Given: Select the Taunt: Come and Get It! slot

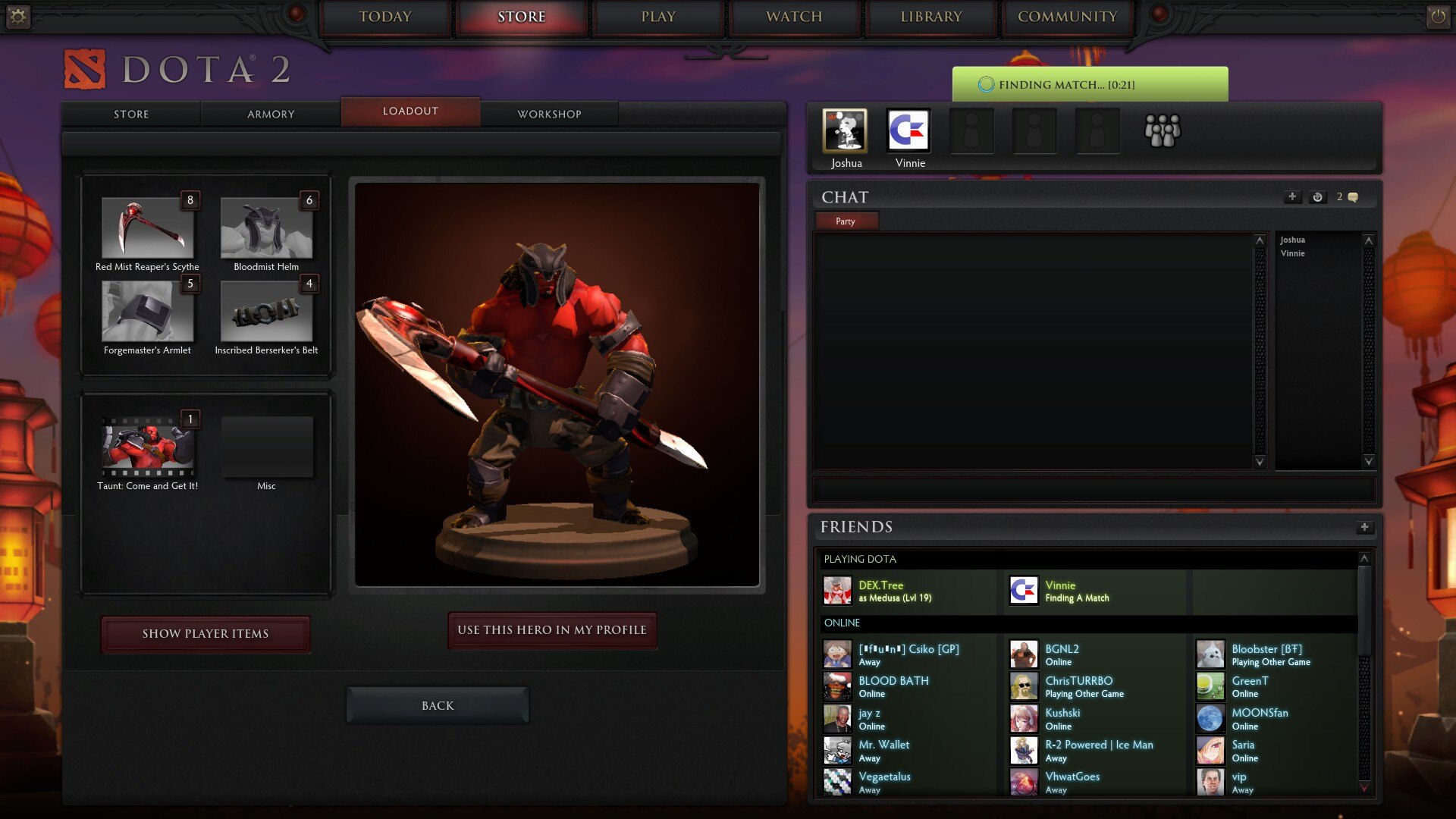Looking at the screenshot, I should [148, 447].
